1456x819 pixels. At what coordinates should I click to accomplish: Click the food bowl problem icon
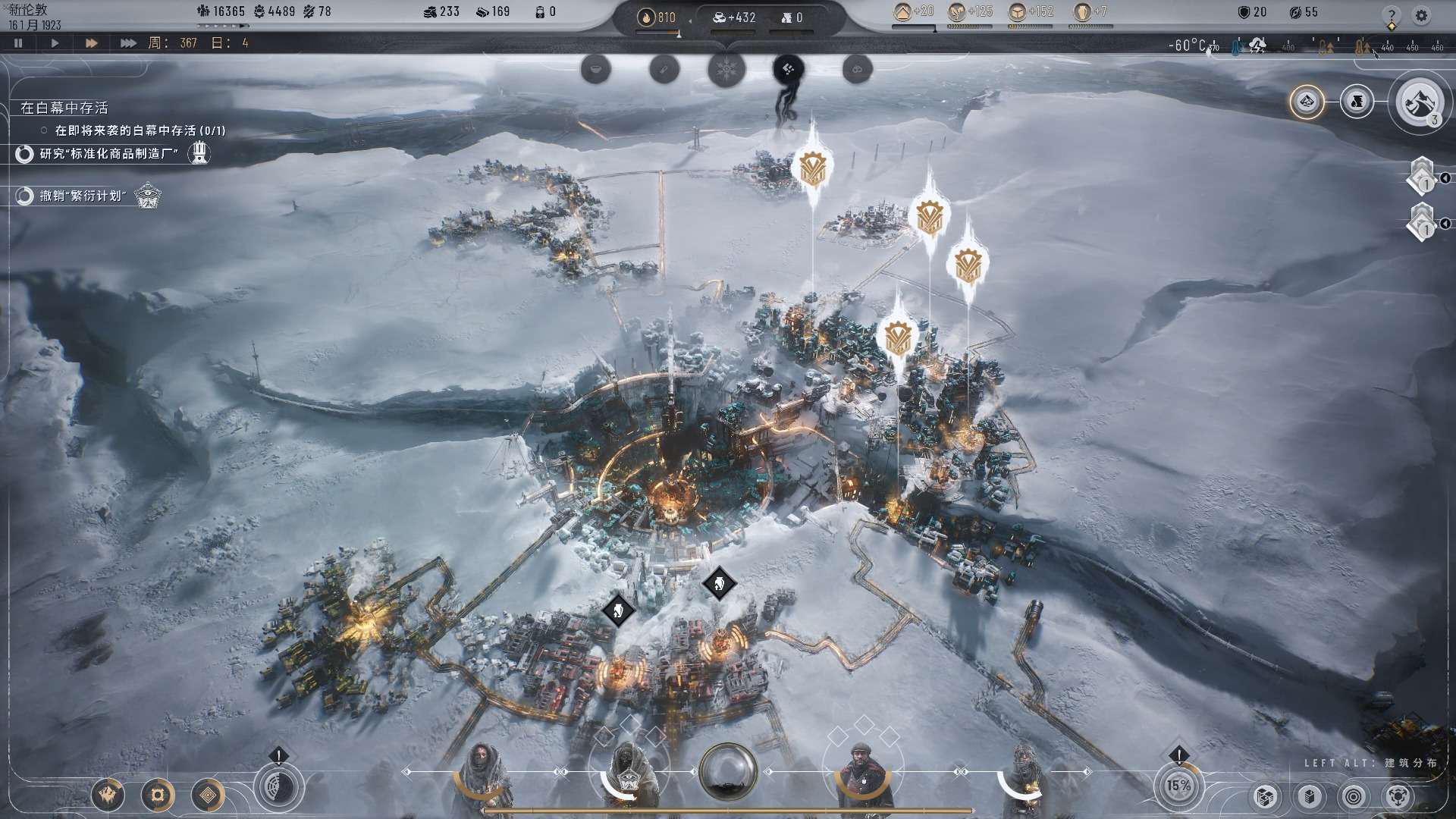click(x=596, y=70)
